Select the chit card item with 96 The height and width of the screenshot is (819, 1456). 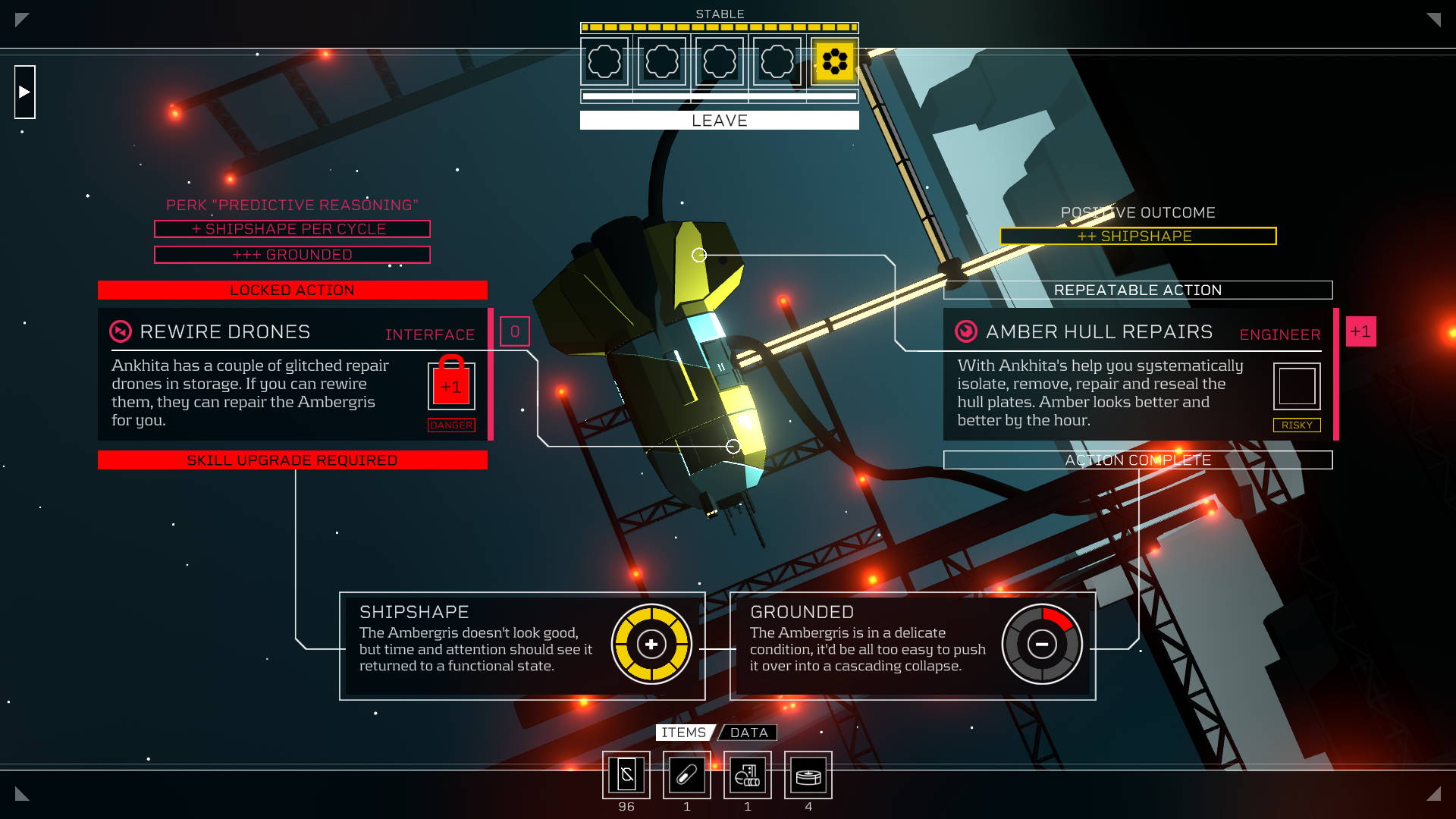[626, 774]
